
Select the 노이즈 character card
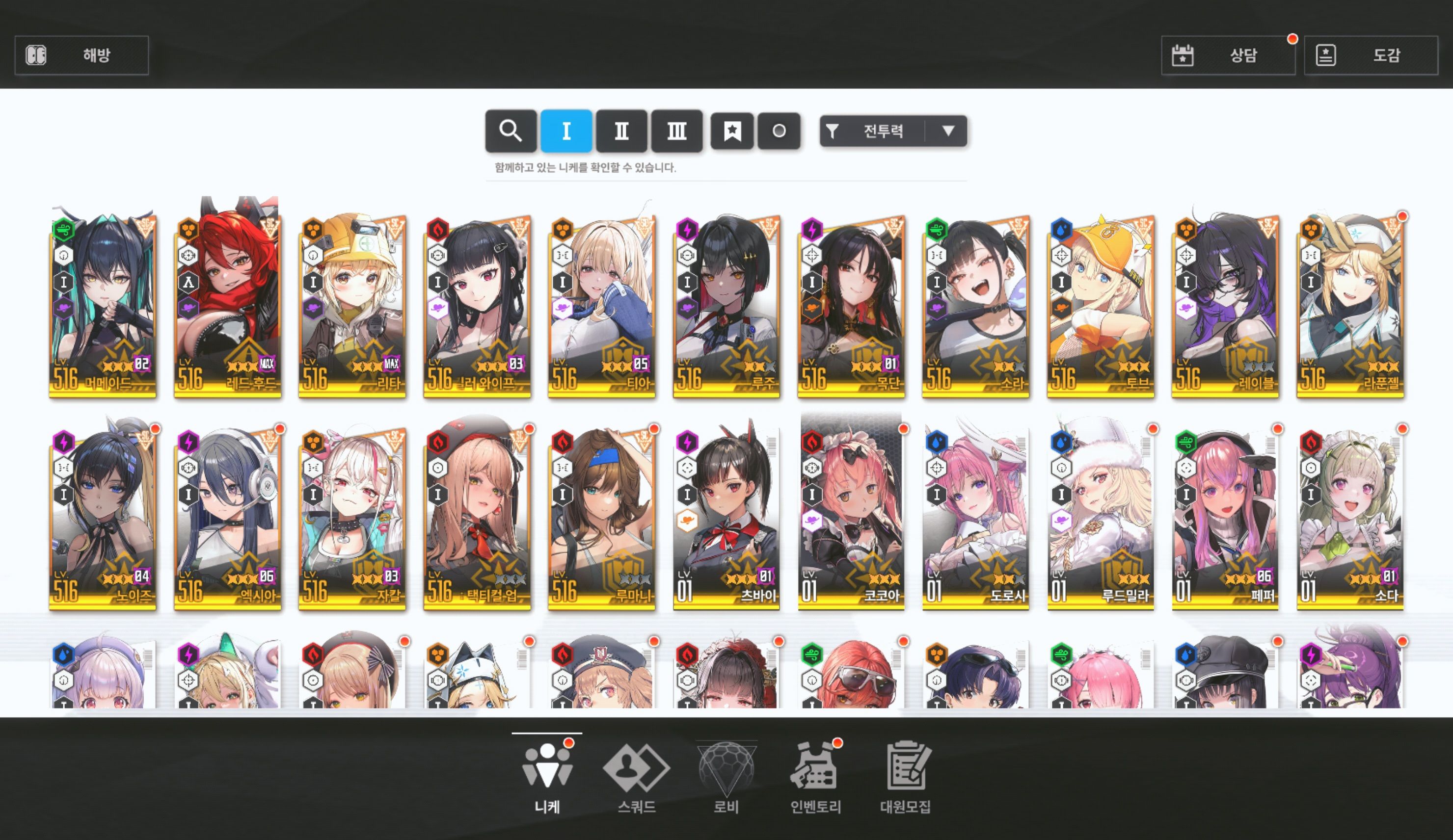tap(103, 519)
